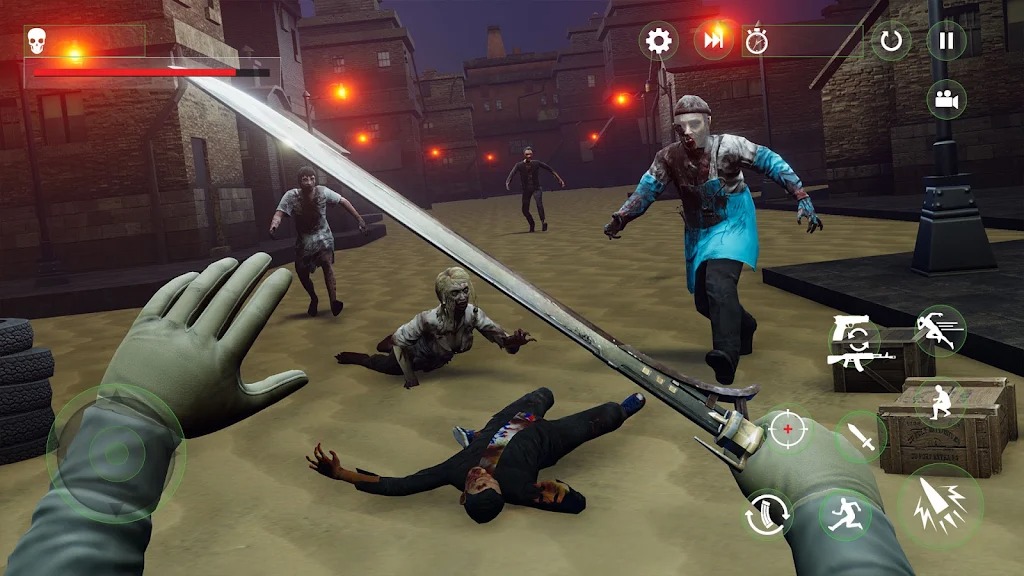The image size is (1024, 576).
Task: Restart the level with the circular arrow
Action: 891,41
